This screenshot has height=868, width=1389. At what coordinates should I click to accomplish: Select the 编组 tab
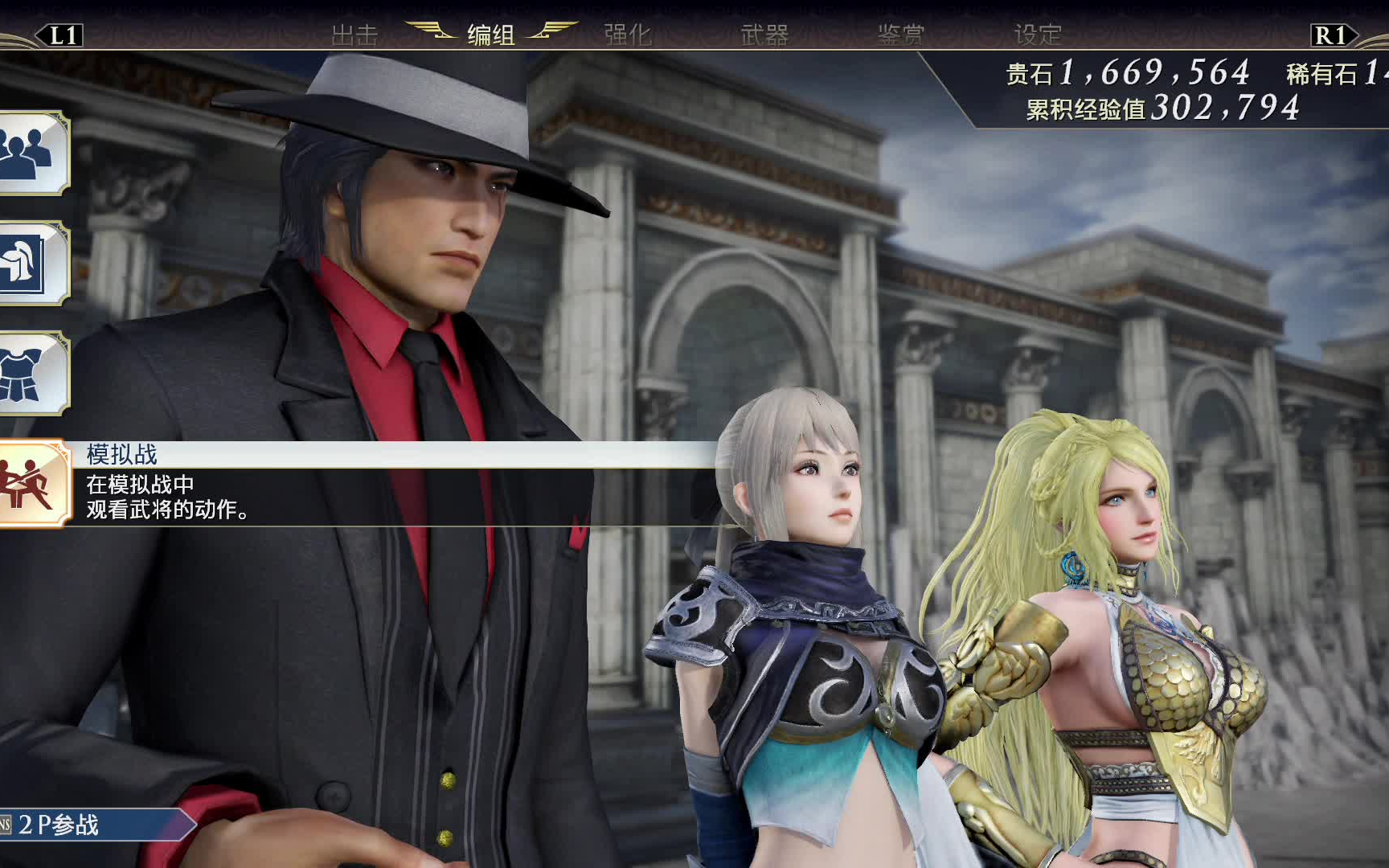(x=491, y=35)
